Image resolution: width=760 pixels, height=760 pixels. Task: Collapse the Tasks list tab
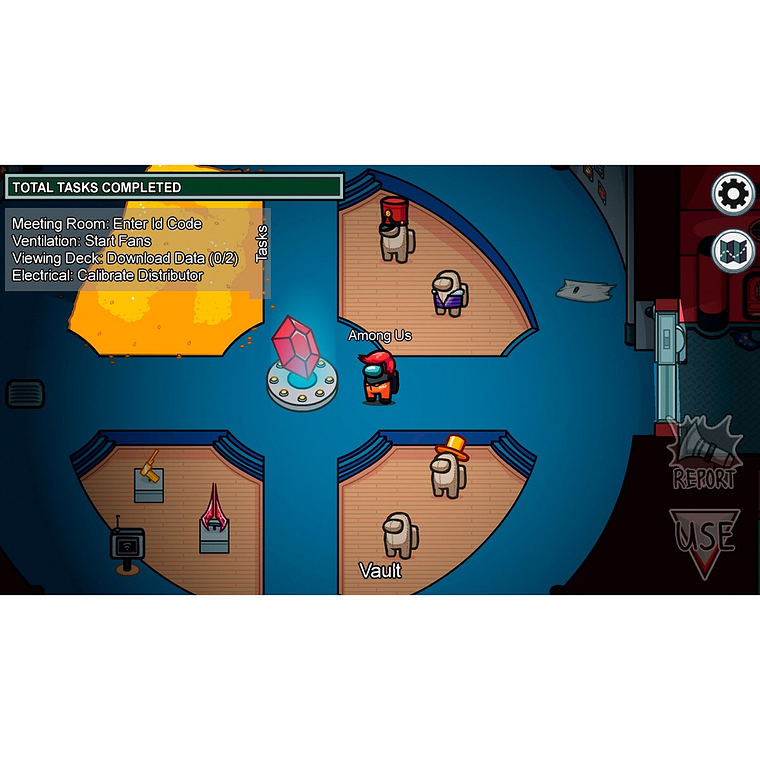coord(262,243)
